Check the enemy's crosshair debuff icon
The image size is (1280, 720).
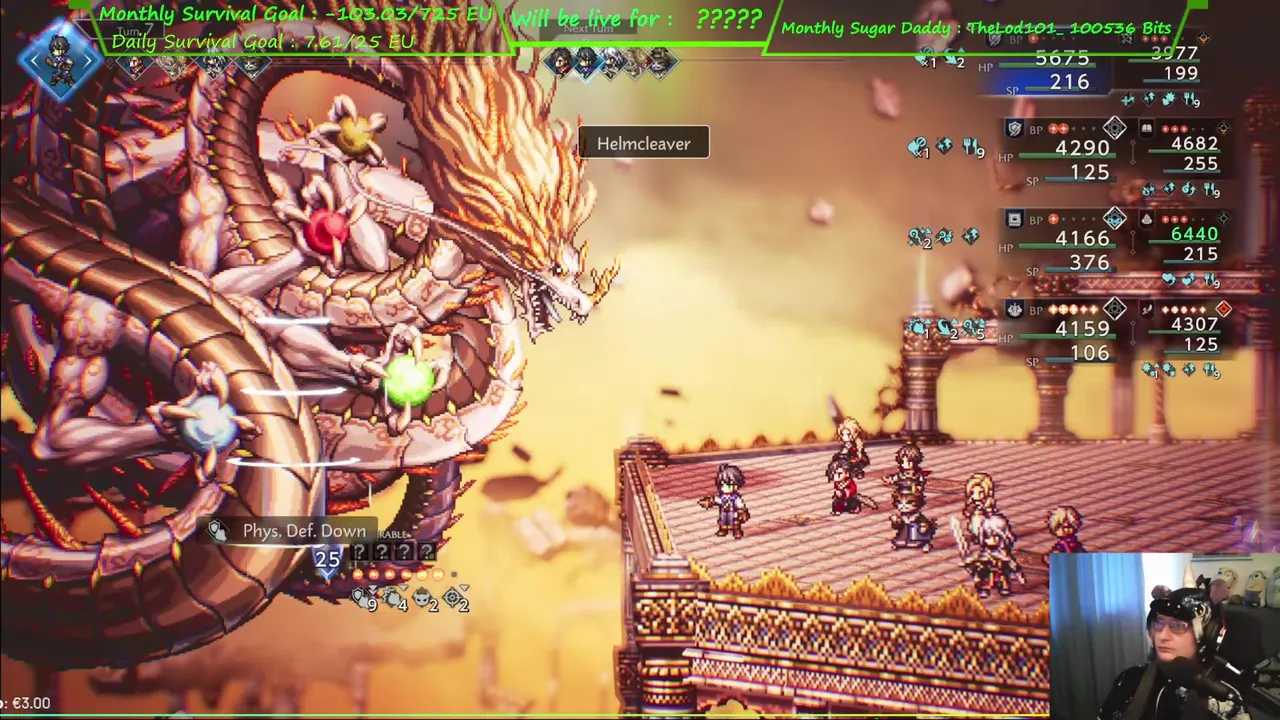[x=453, y=598]
